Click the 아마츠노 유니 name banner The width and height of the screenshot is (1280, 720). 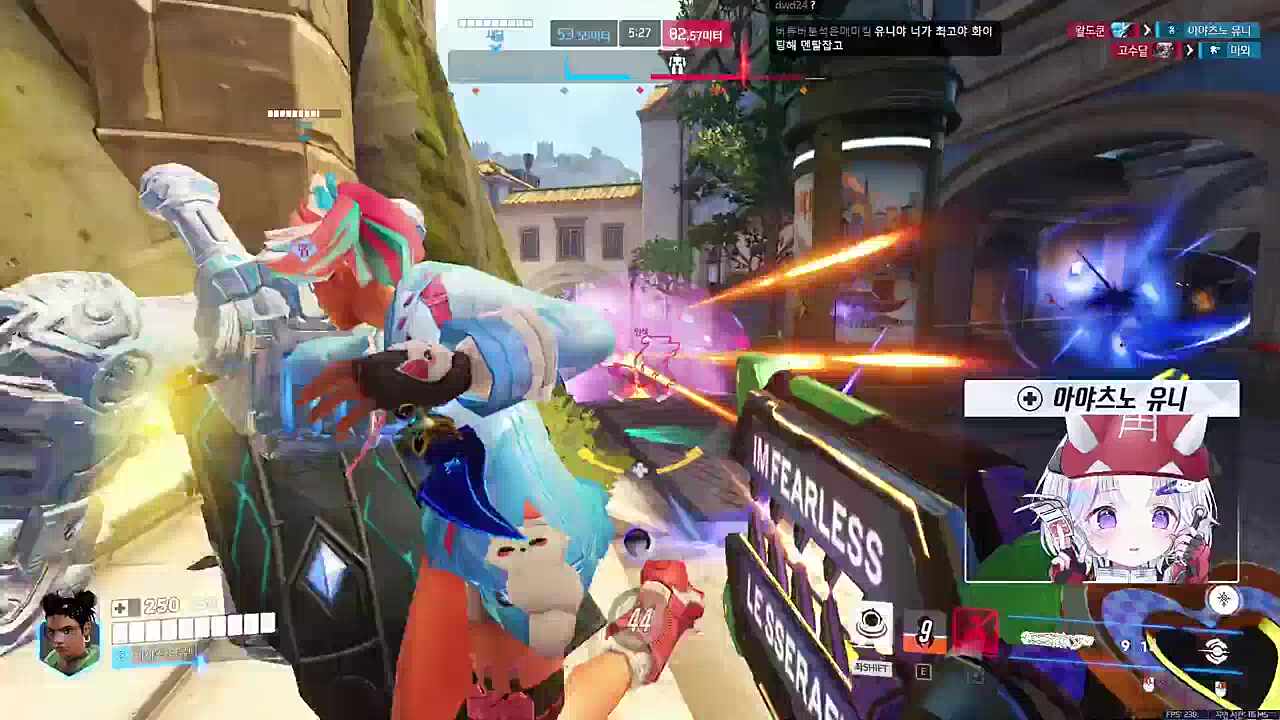[x=1102, y=399]
